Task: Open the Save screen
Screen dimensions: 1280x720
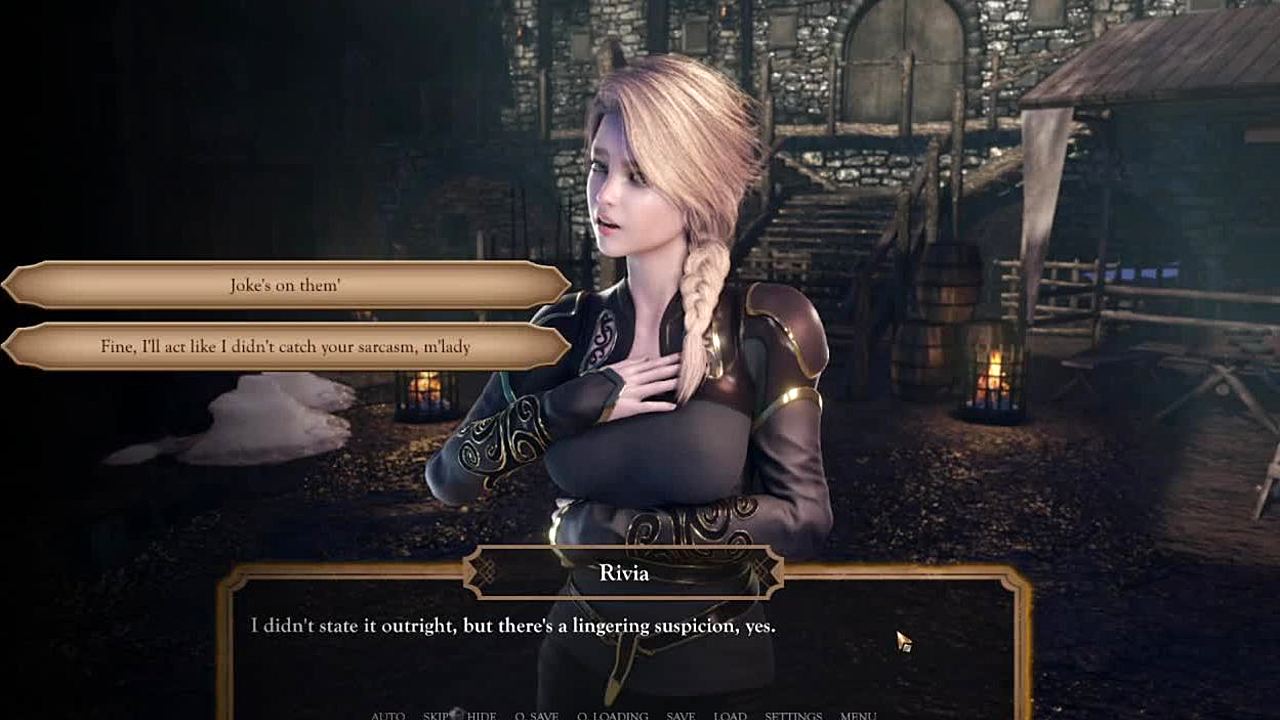Action: tap(681, 715)
